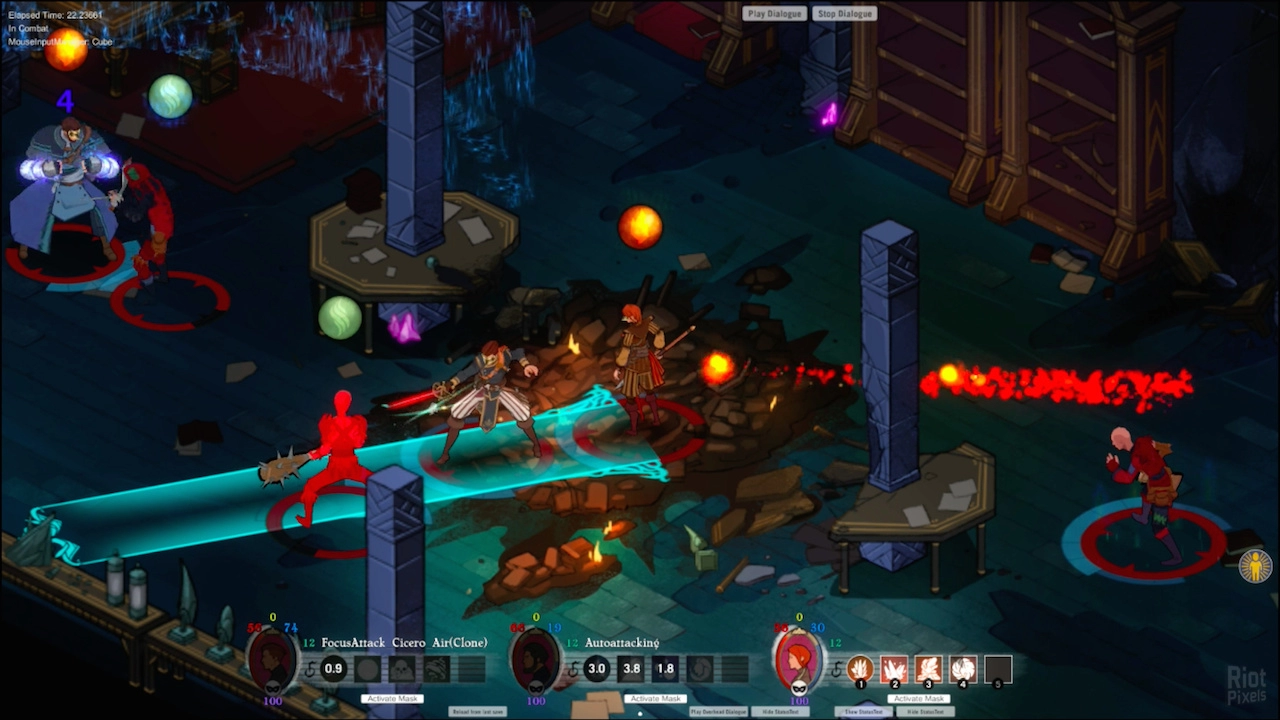Play the overhead dialogue
1280x720 pixels.
tap(719, 712)
